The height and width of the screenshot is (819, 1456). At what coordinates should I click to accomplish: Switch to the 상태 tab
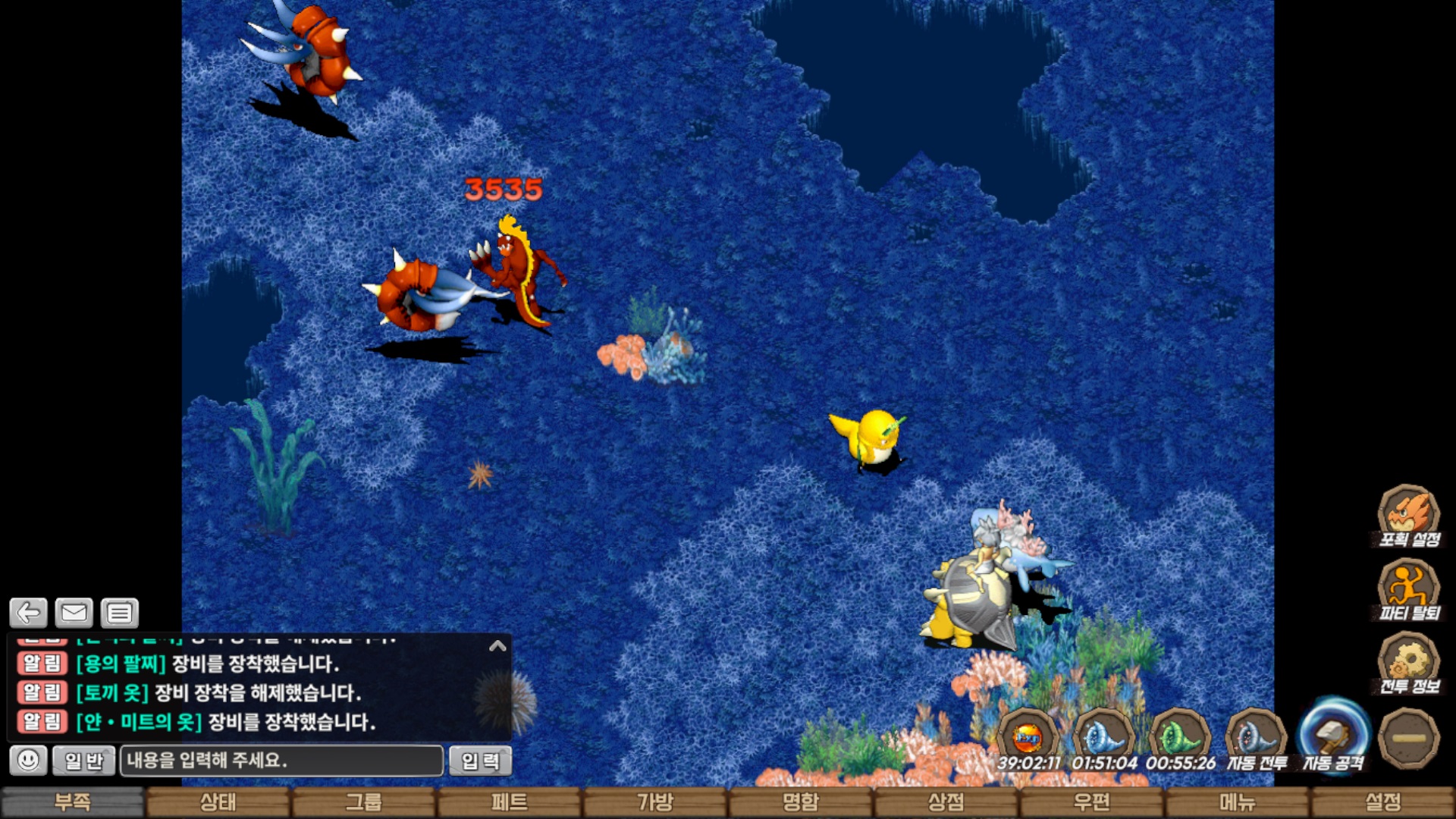tap(218, 802)
